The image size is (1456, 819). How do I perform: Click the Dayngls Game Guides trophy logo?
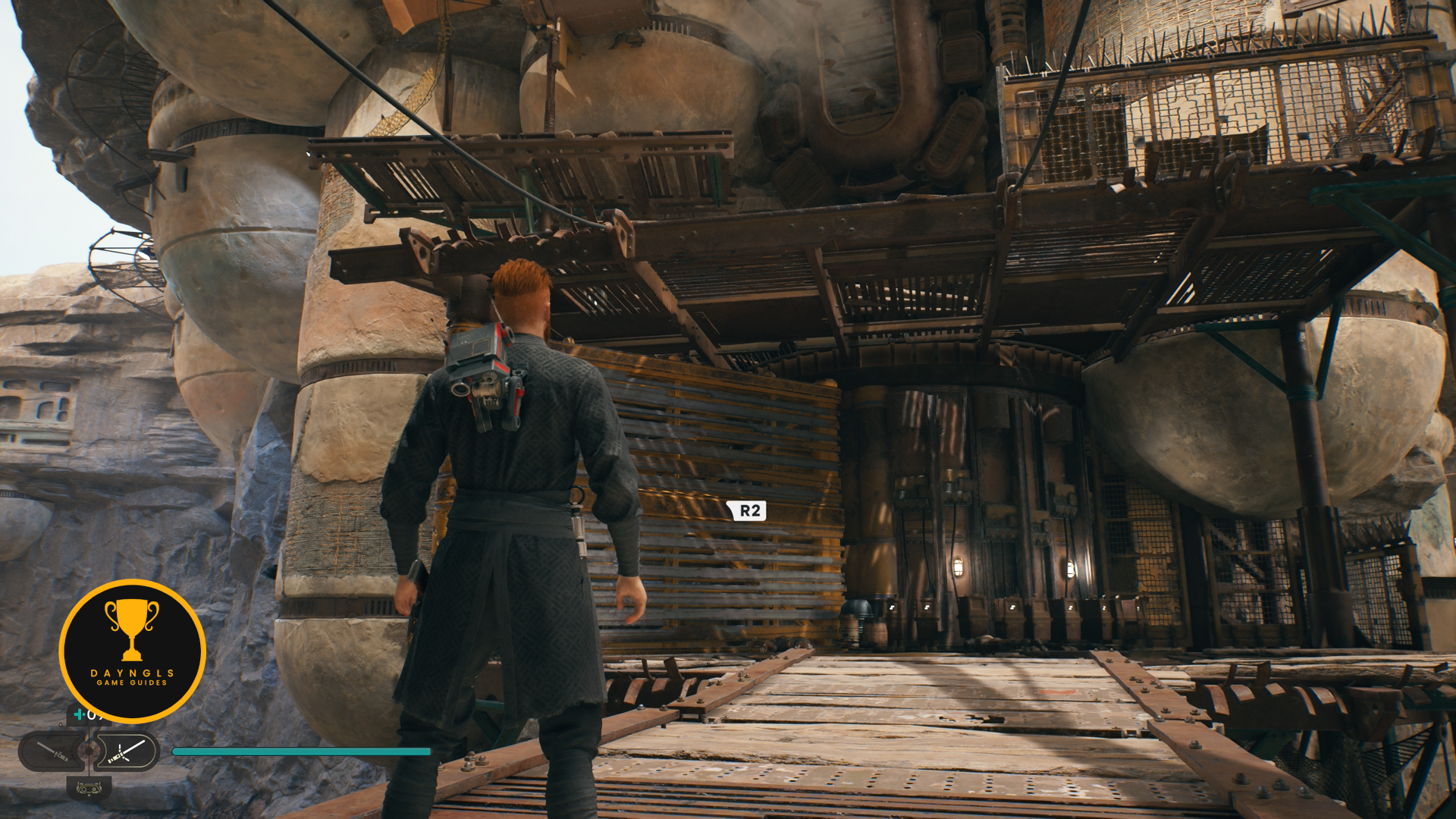coord(132,651)
